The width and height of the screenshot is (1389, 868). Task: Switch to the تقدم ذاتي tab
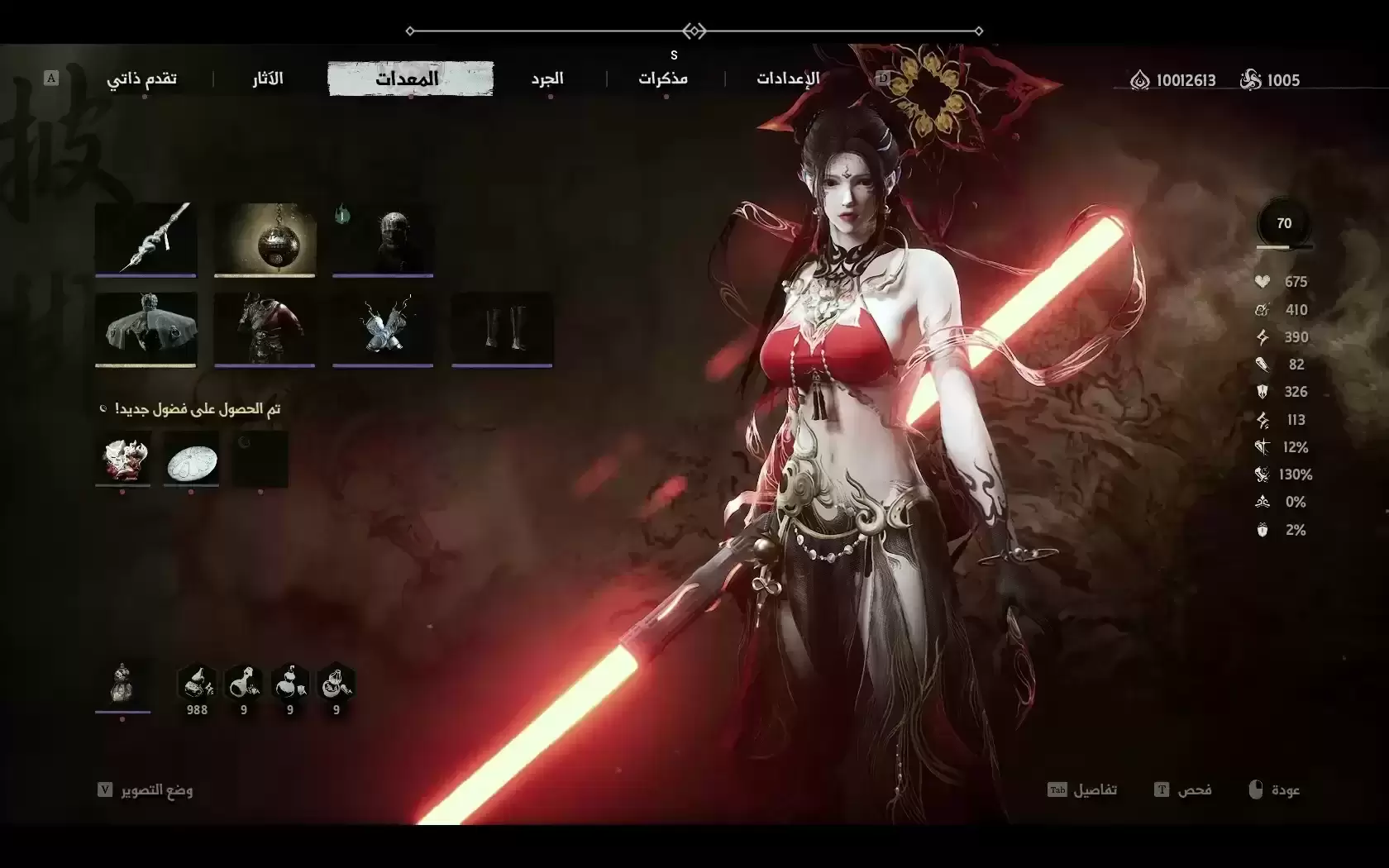click(x=141, y=79)
